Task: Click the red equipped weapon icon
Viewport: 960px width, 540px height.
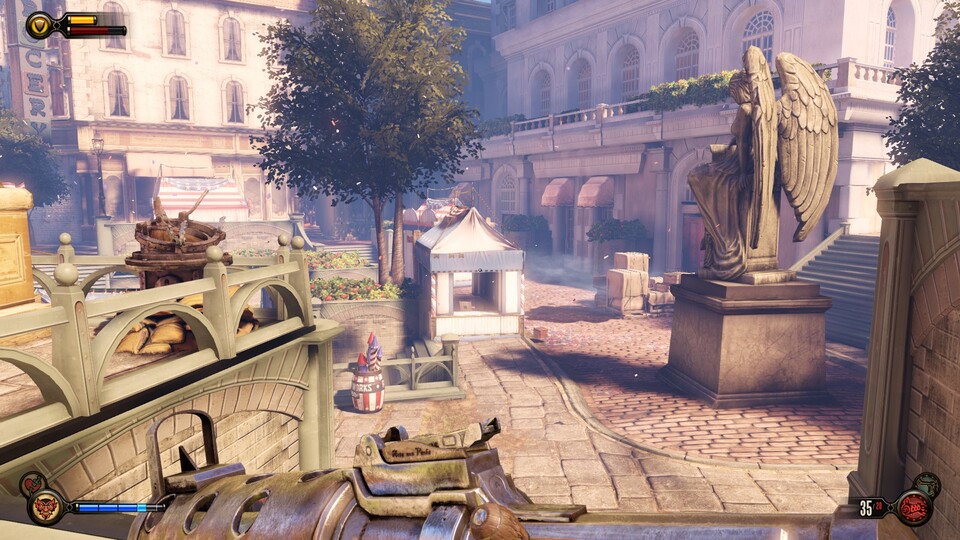Action: pyautogui.click(x=912, y=507)
